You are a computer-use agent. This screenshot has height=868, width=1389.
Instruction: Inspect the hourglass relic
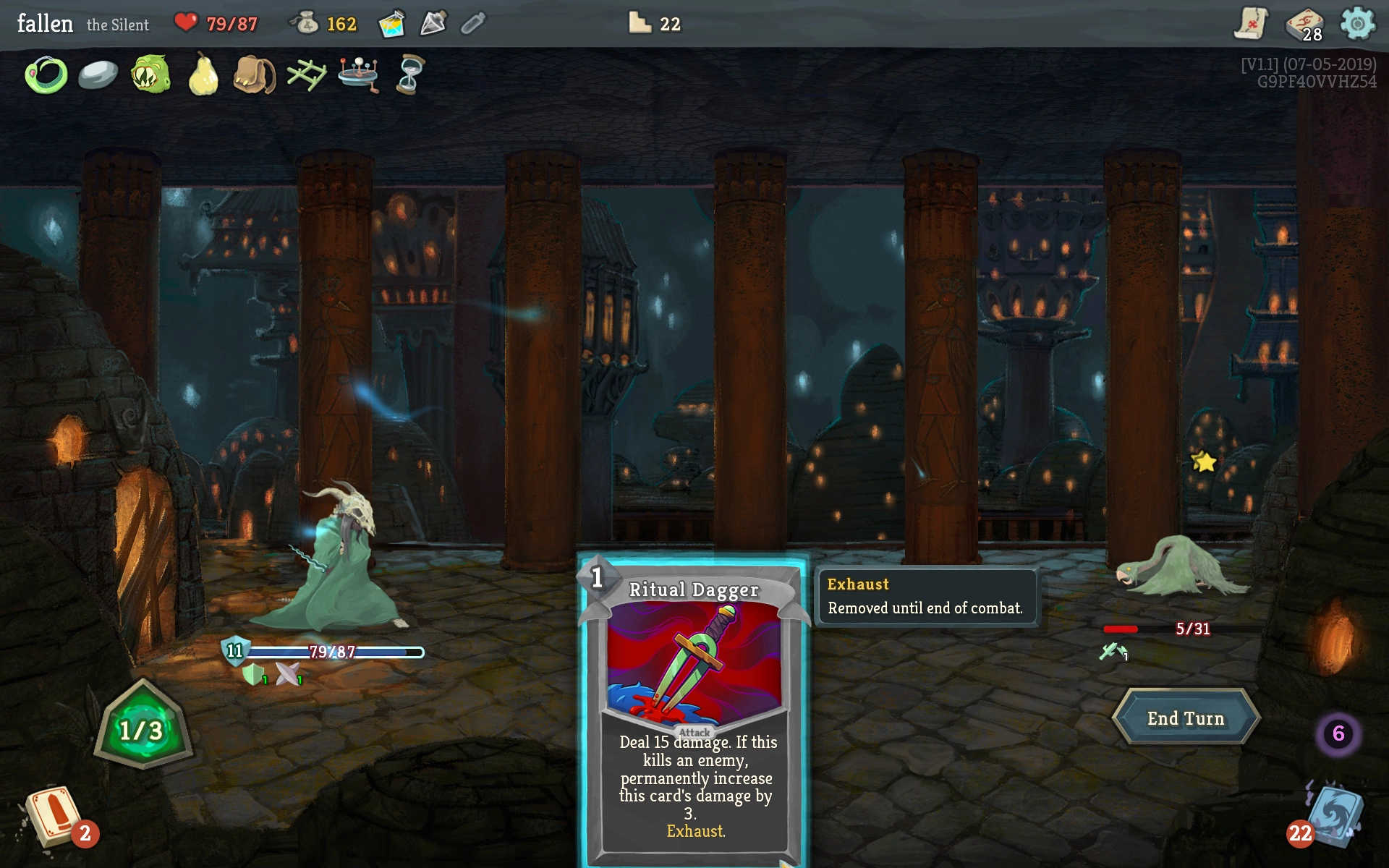click(x=410, y=75)
